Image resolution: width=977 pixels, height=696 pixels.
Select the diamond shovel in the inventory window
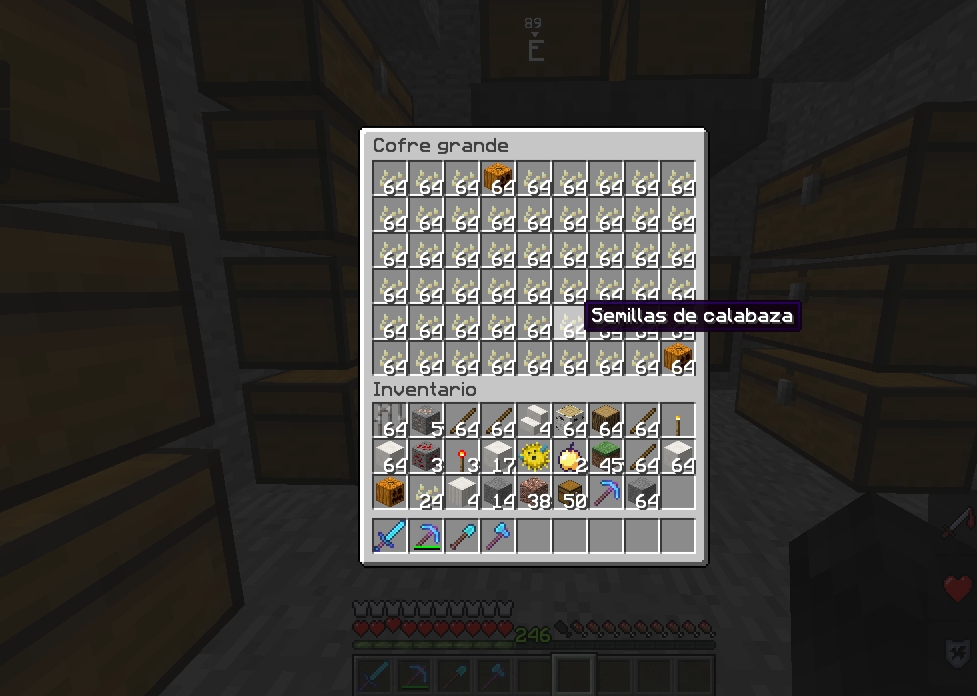[x=462, y=536]
